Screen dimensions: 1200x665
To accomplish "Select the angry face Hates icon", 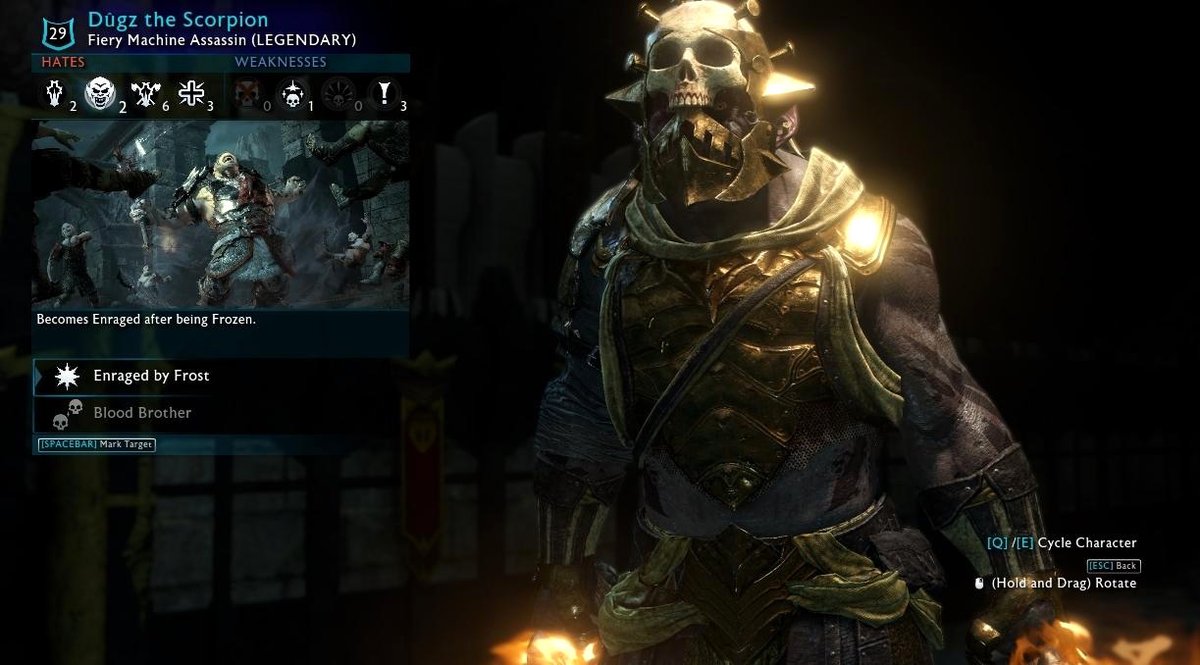I will coord(99,95).
